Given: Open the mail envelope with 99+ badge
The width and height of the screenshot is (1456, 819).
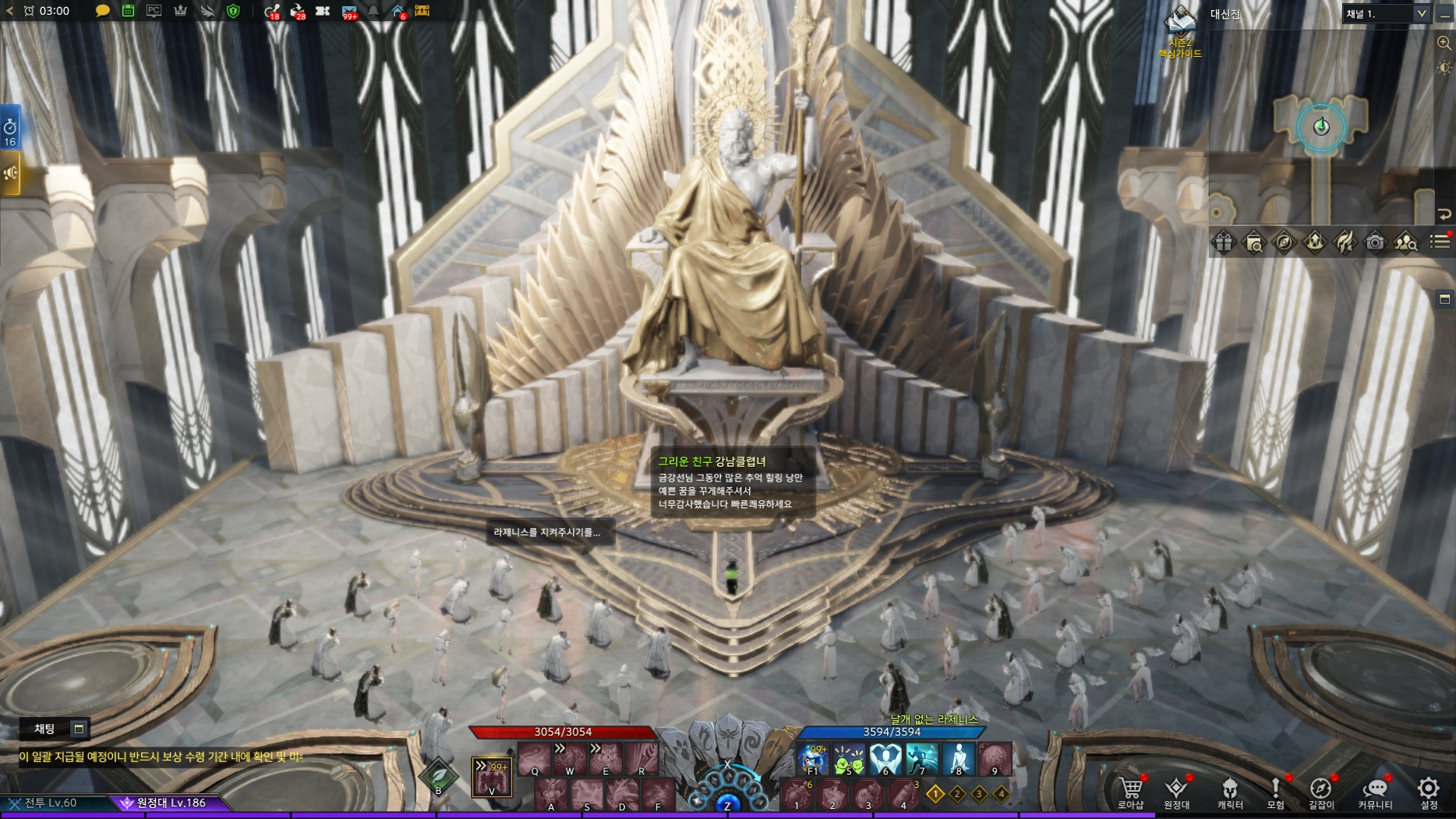Looking at the screenshot, I should (349, 11).
